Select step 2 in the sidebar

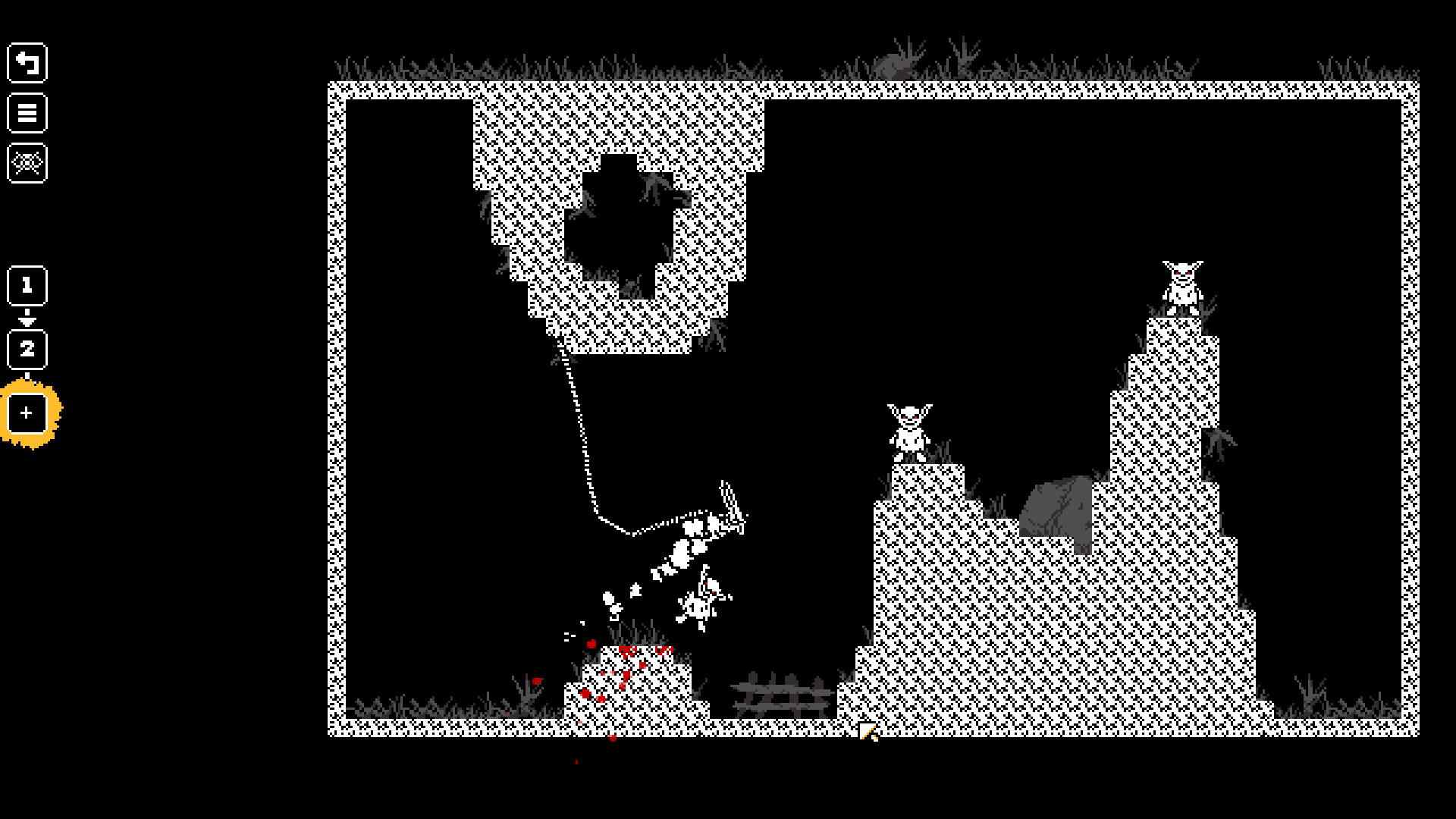click(27, 349)
